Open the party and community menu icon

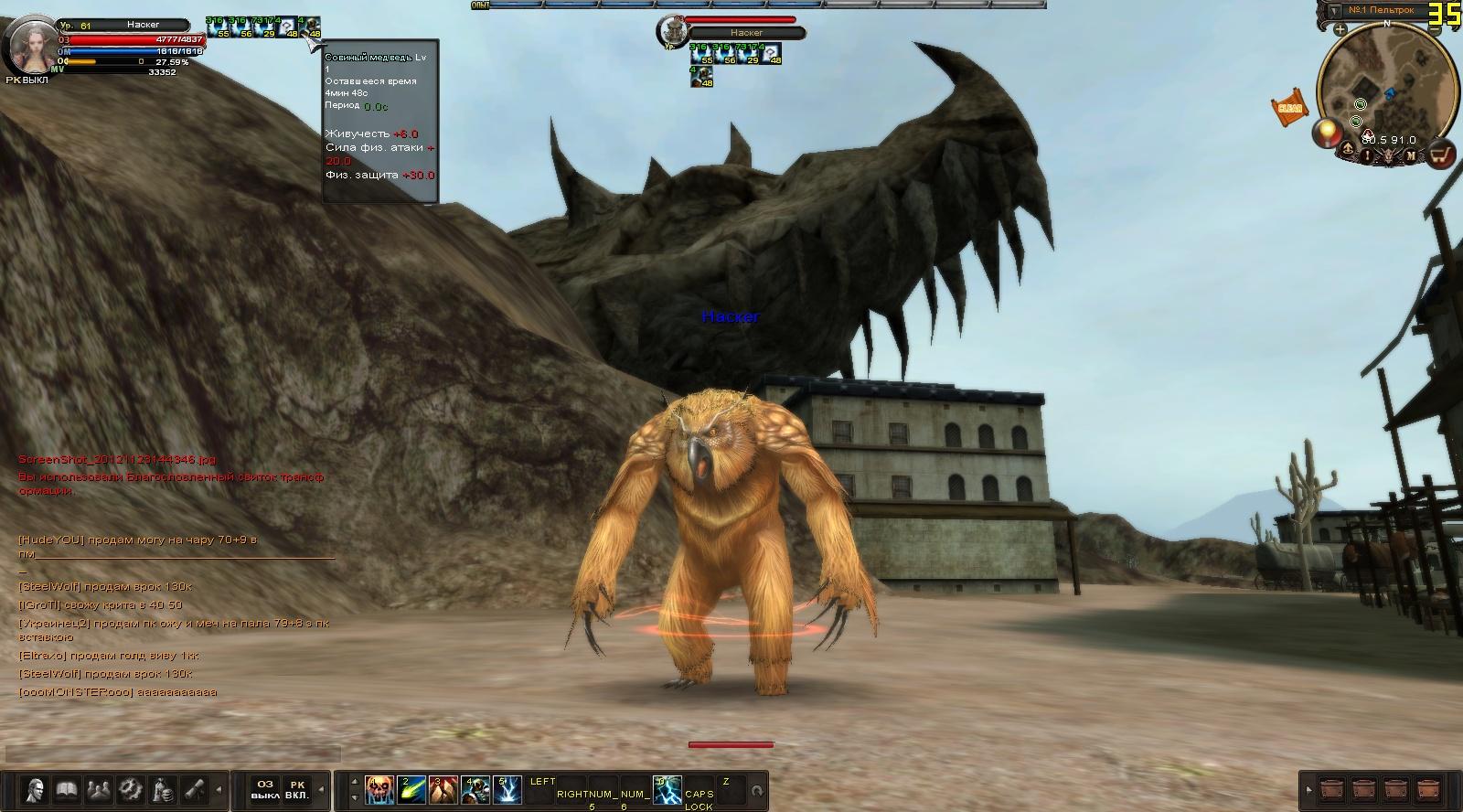tap(98, 790)
